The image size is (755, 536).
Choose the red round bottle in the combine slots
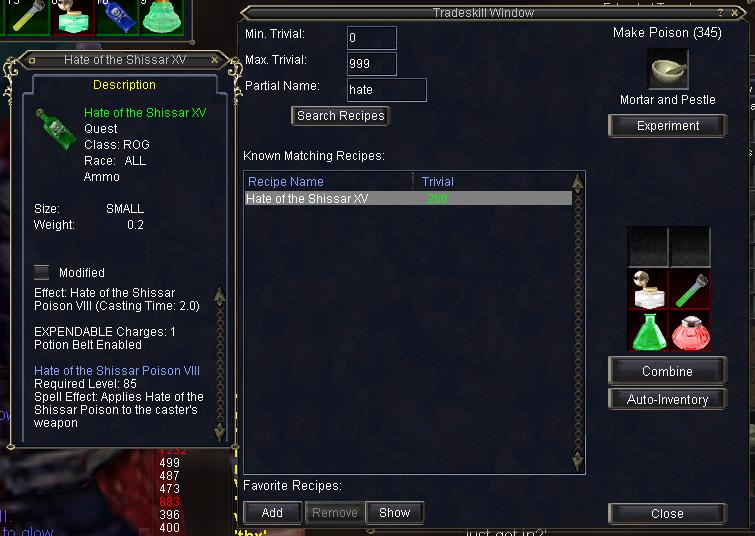[x=690, y=331]
